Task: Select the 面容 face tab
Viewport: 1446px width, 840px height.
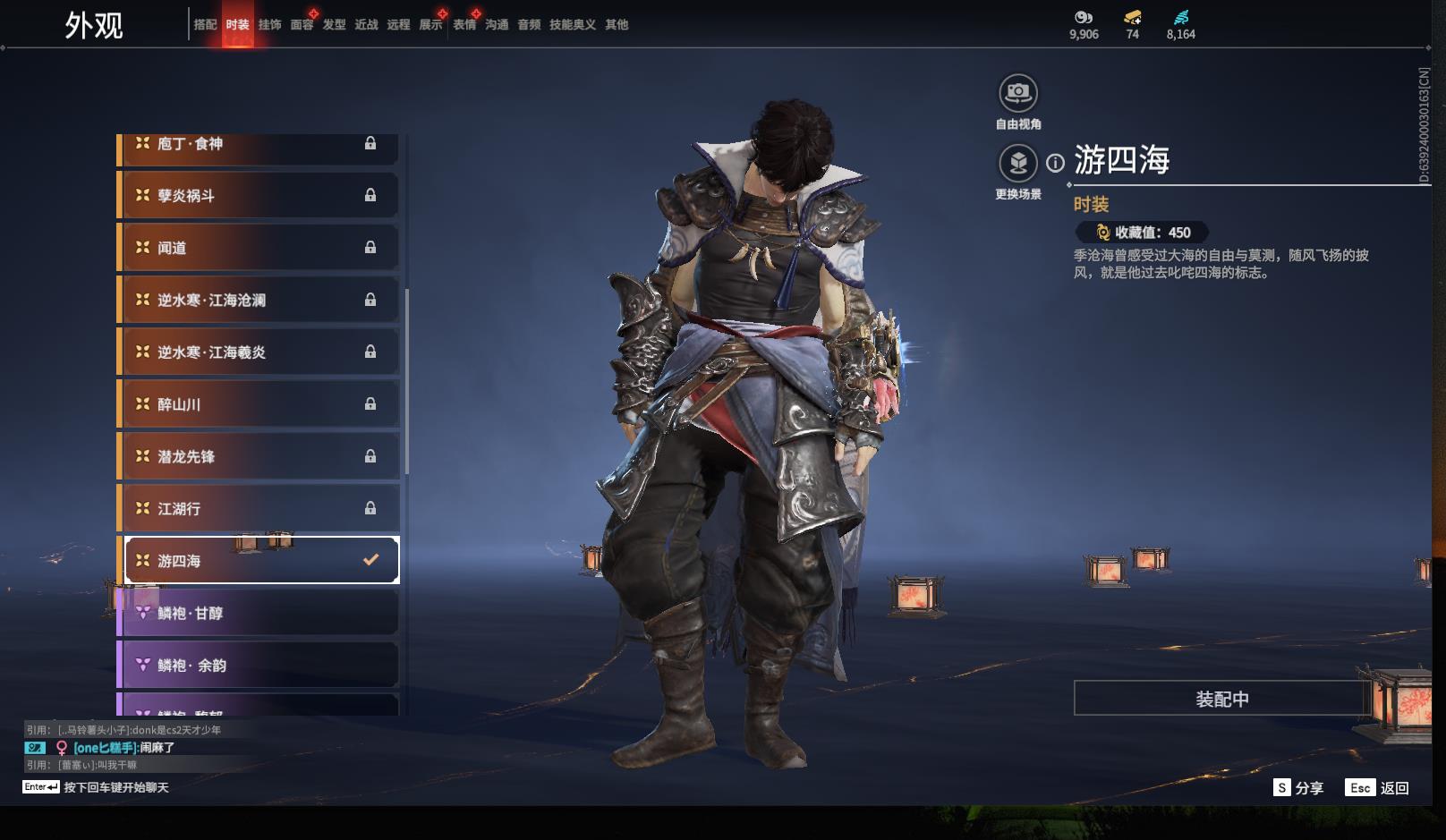Action: point(302,25)
